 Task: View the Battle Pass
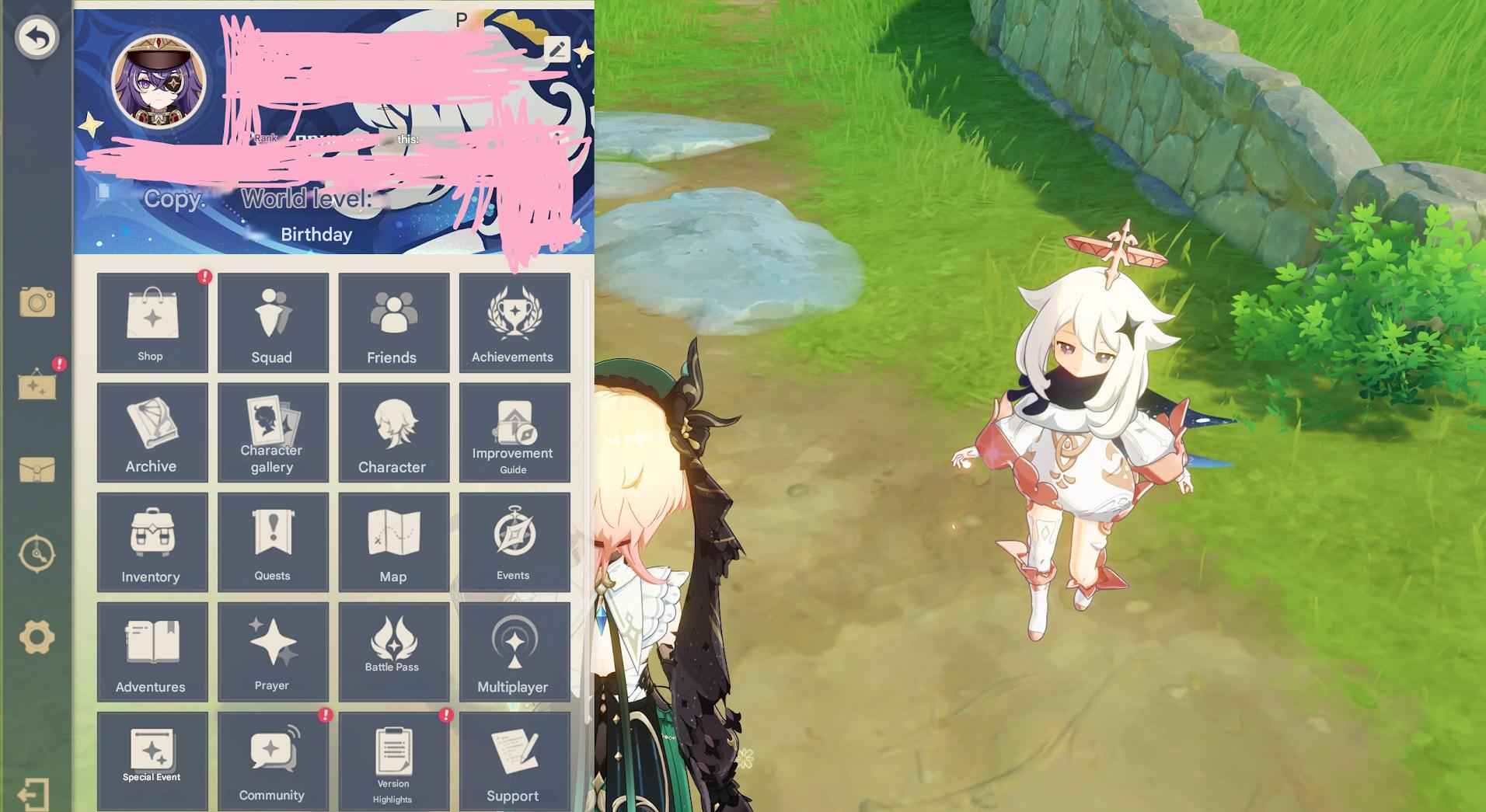(393, 652)
